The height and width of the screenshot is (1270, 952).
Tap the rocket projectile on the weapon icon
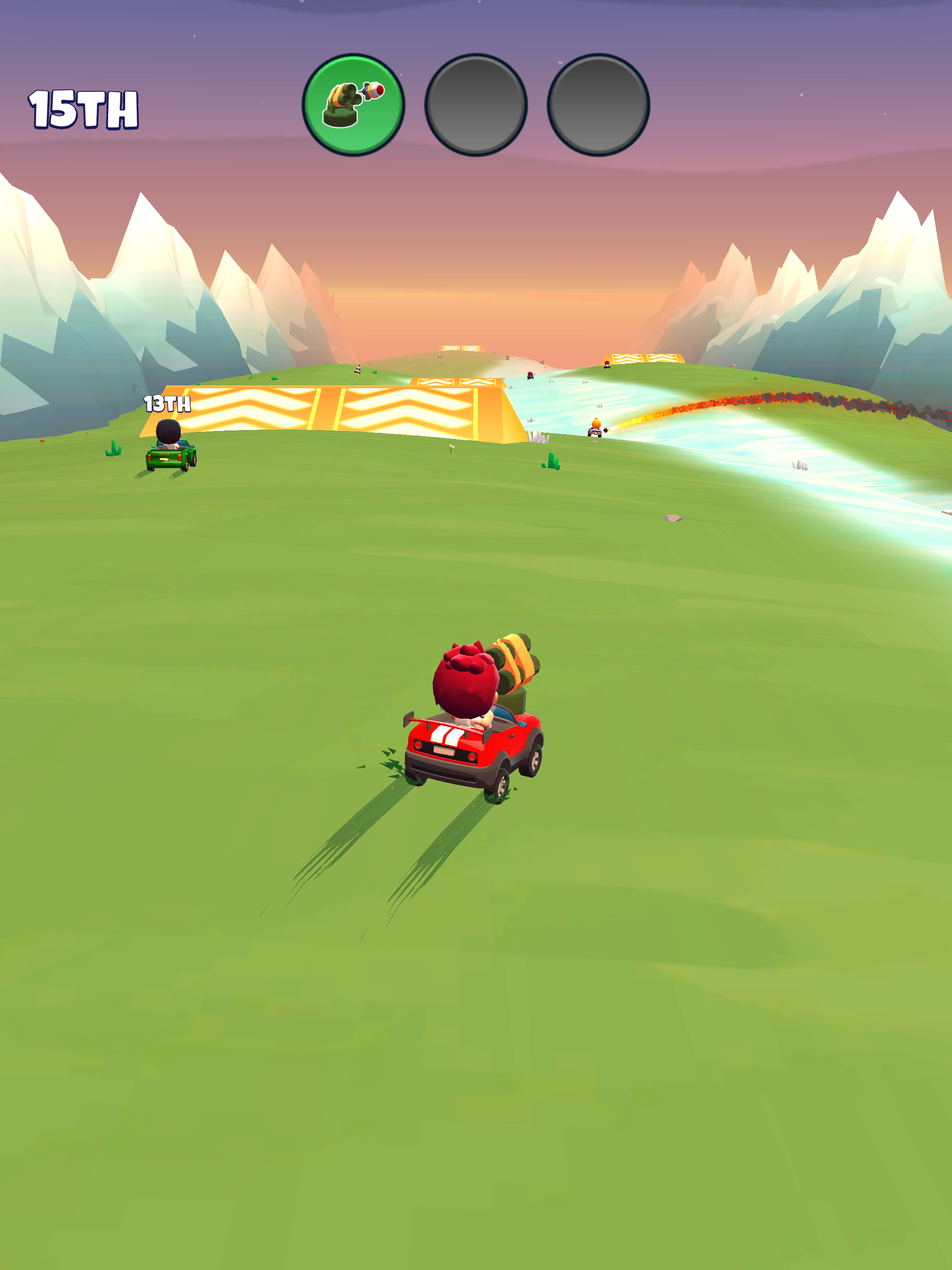pos(373,90)
